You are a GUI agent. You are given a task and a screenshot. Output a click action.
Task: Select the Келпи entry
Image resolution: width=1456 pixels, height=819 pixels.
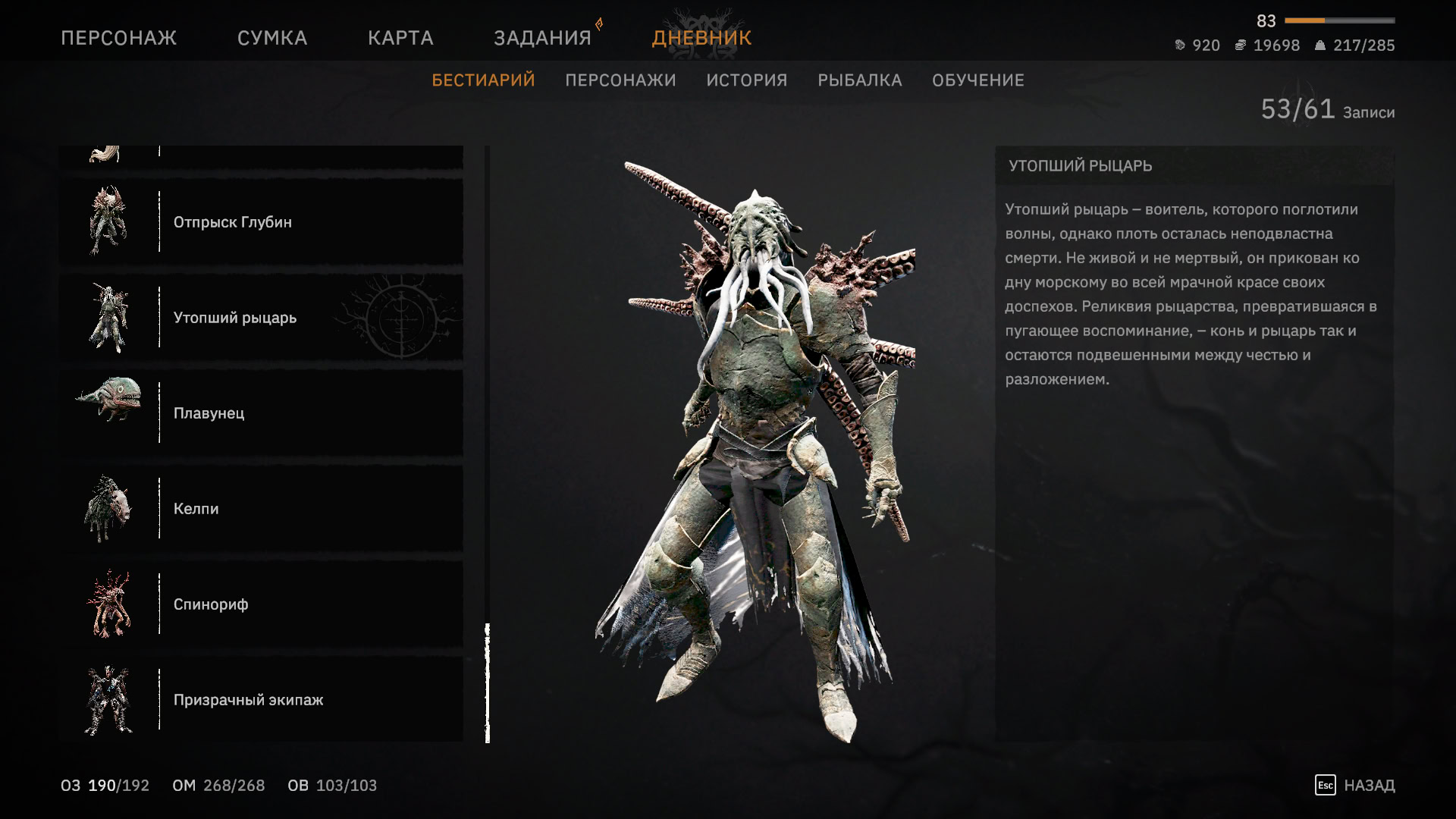click(x=261, y=509)
